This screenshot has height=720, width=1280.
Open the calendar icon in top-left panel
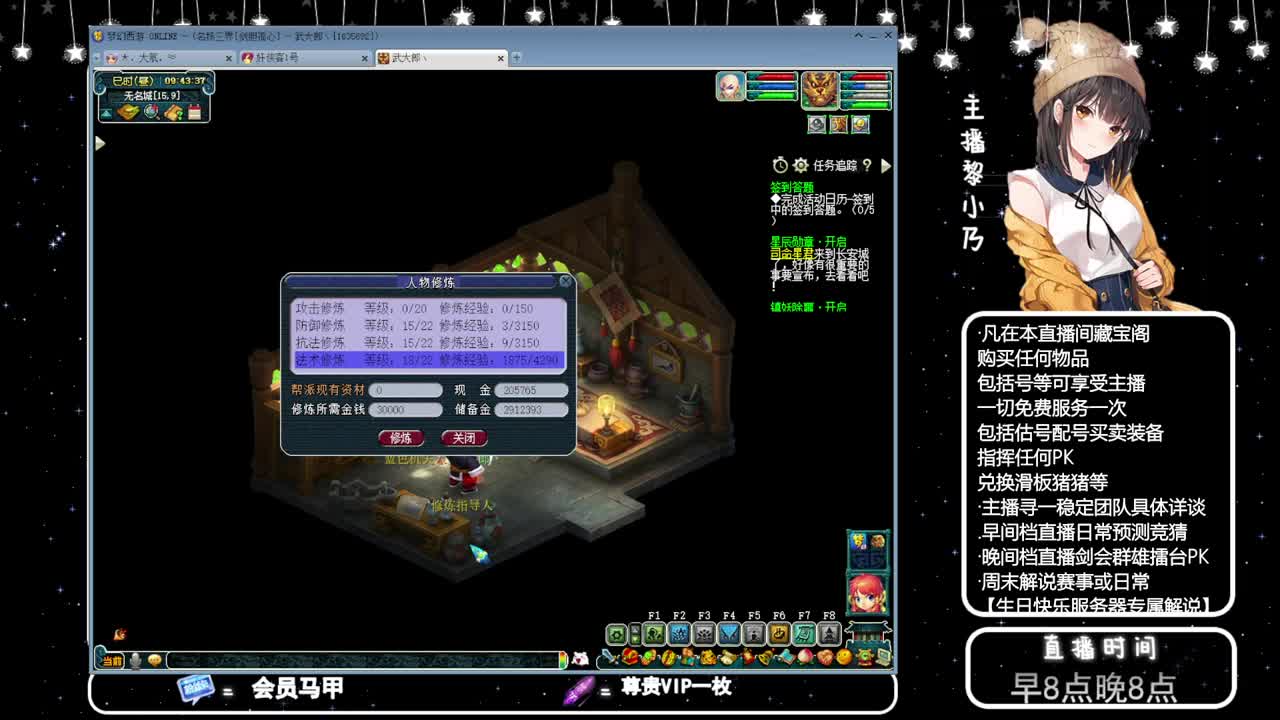point(194,112)
